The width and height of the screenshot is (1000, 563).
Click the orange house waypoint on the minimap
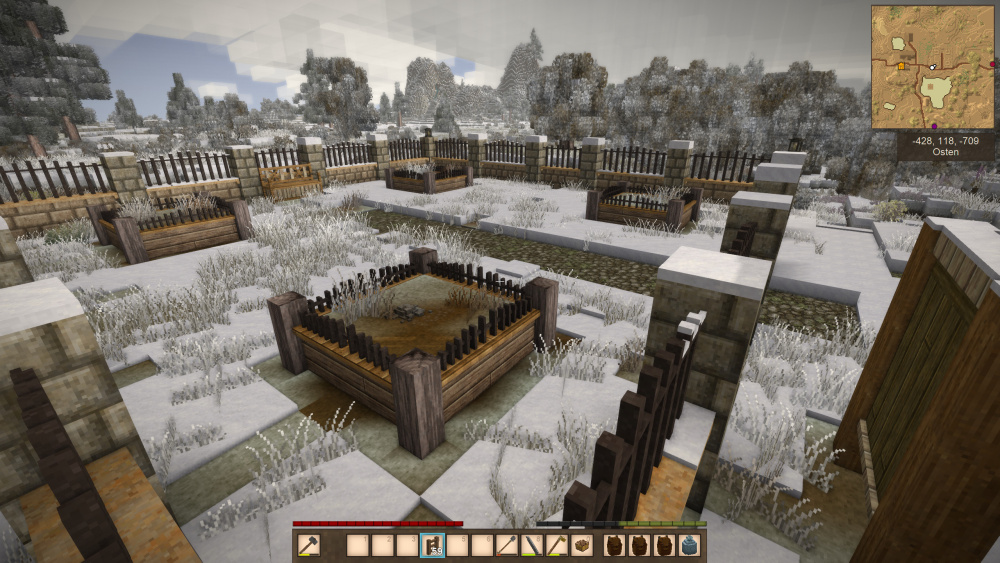tap(901, 66)
